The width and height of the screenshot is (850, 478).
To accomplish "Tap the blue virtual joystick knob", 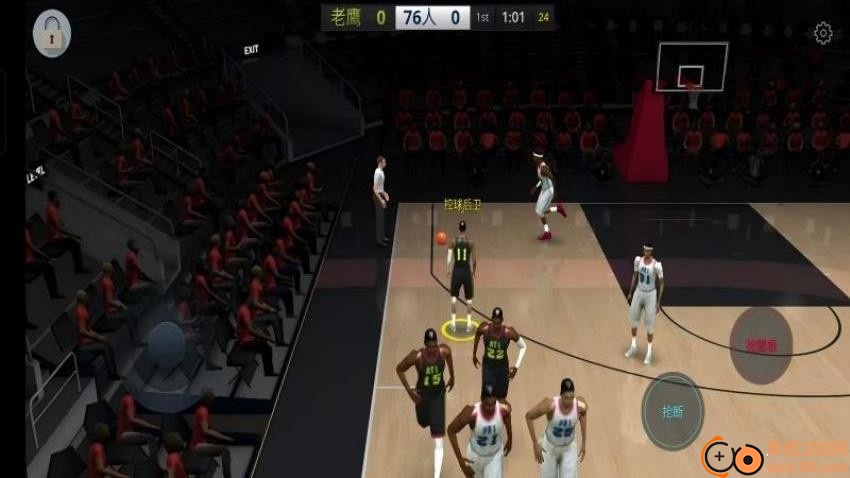I will pyautogui.click(x=166, y=345).
